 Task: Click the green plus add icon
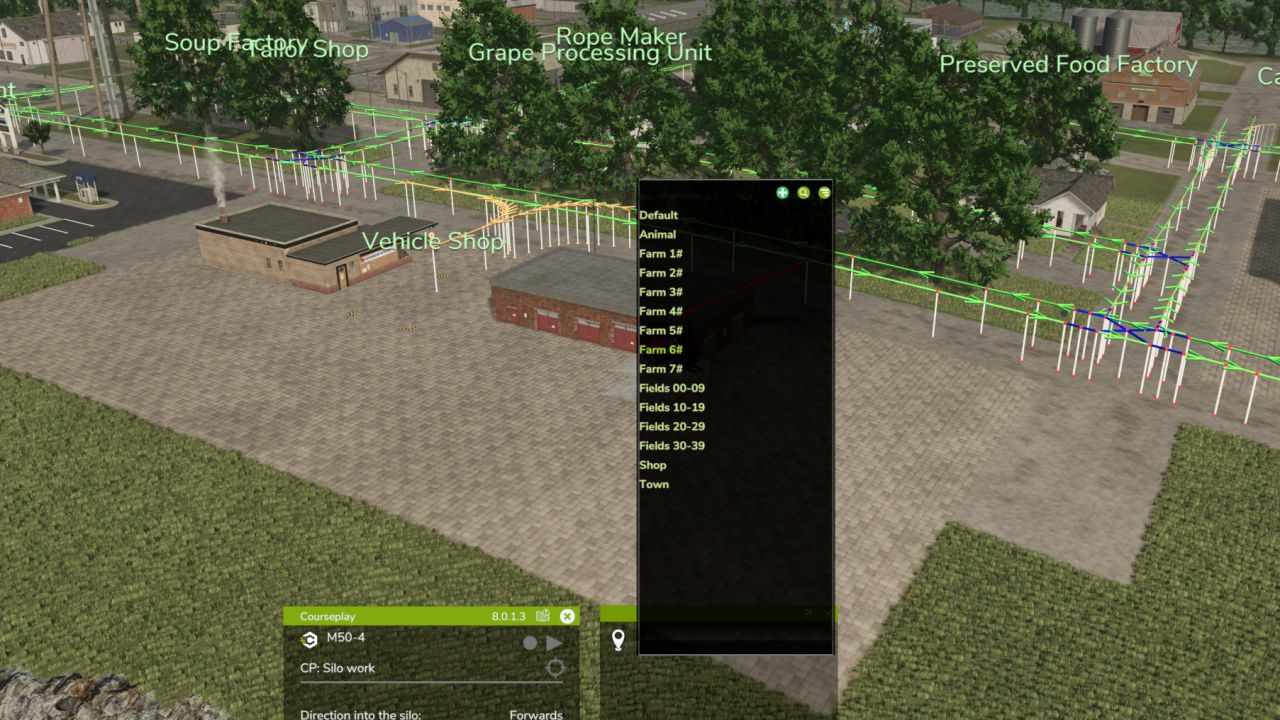click(782, 193)
